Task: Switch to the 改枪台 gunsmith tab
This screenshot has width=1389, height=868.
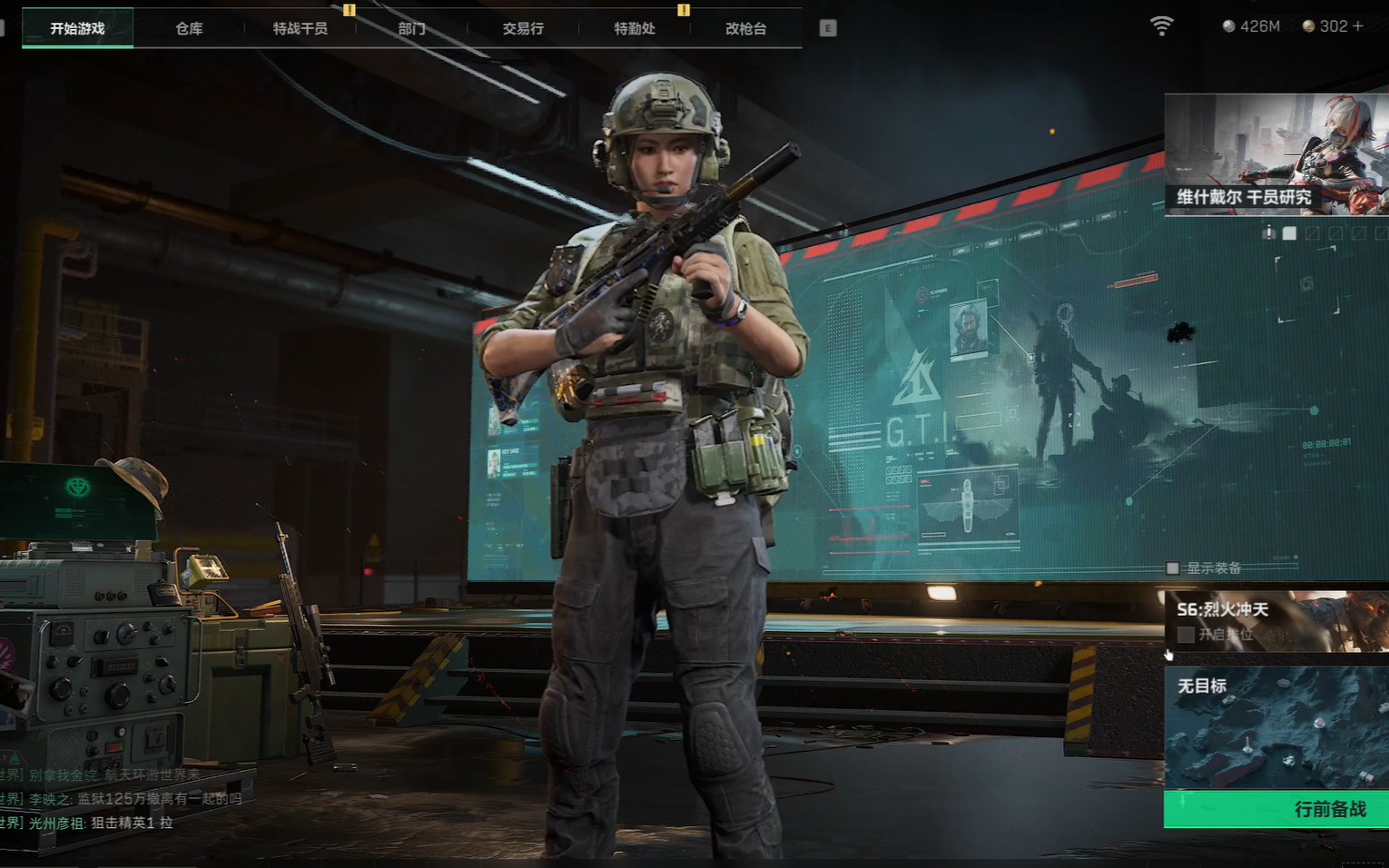Action: click(745, 28)
